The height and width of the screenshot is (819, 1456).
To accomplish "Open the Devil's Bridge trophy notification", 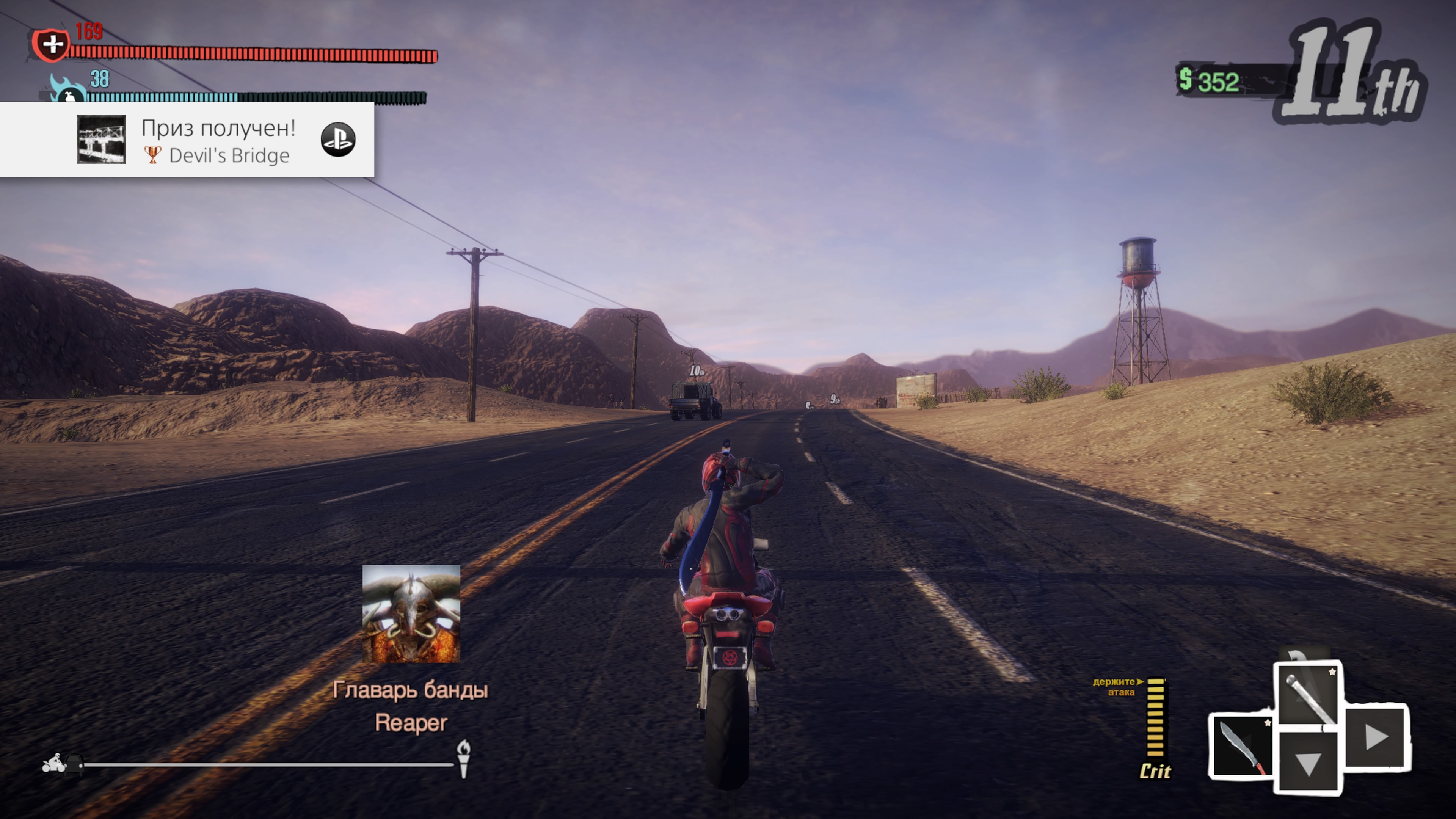I will 218,140.
